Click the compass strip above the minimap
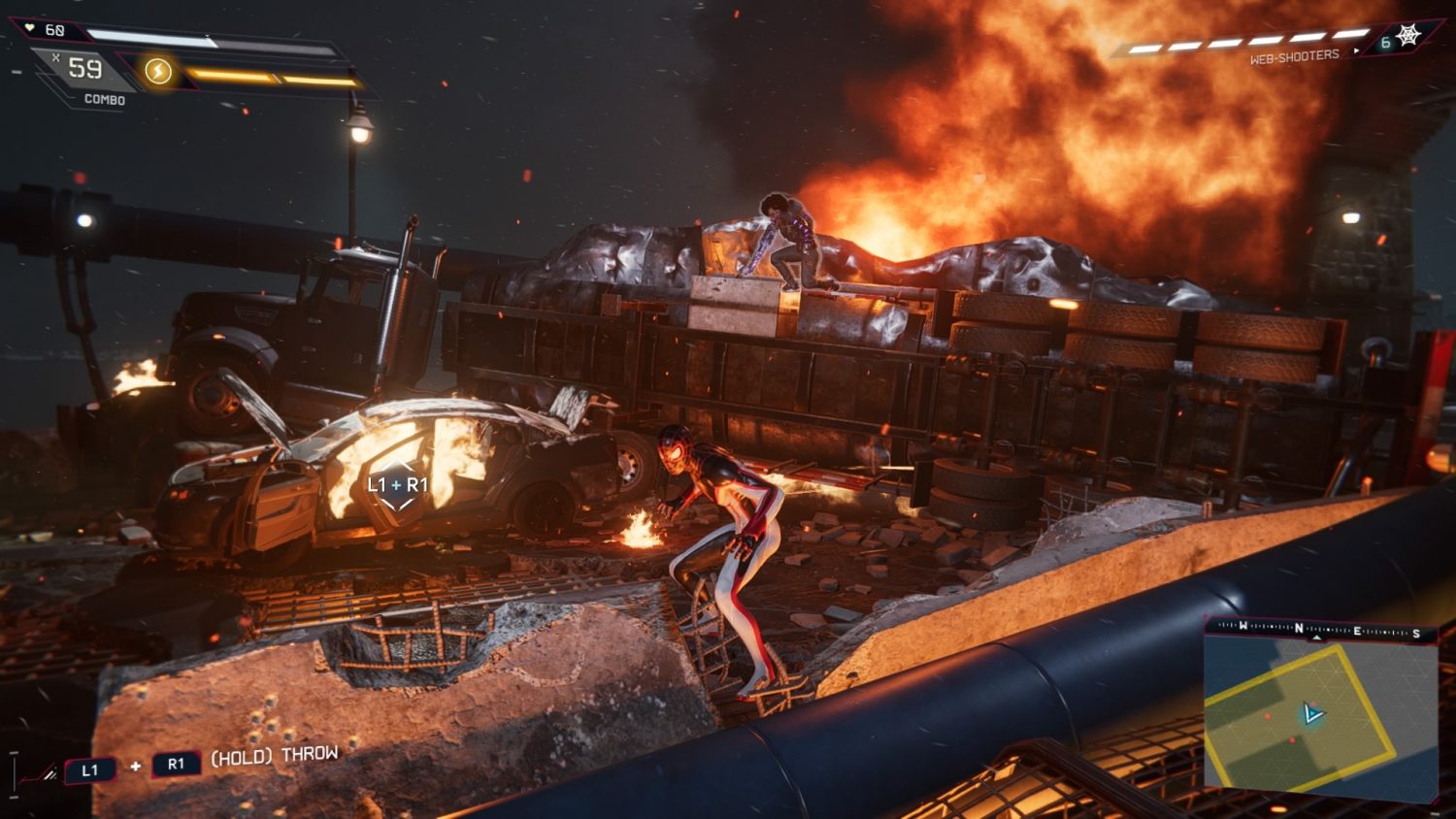Image resolution: width=1456 pixels, height=819 pixels. [x=1320, y=630]
